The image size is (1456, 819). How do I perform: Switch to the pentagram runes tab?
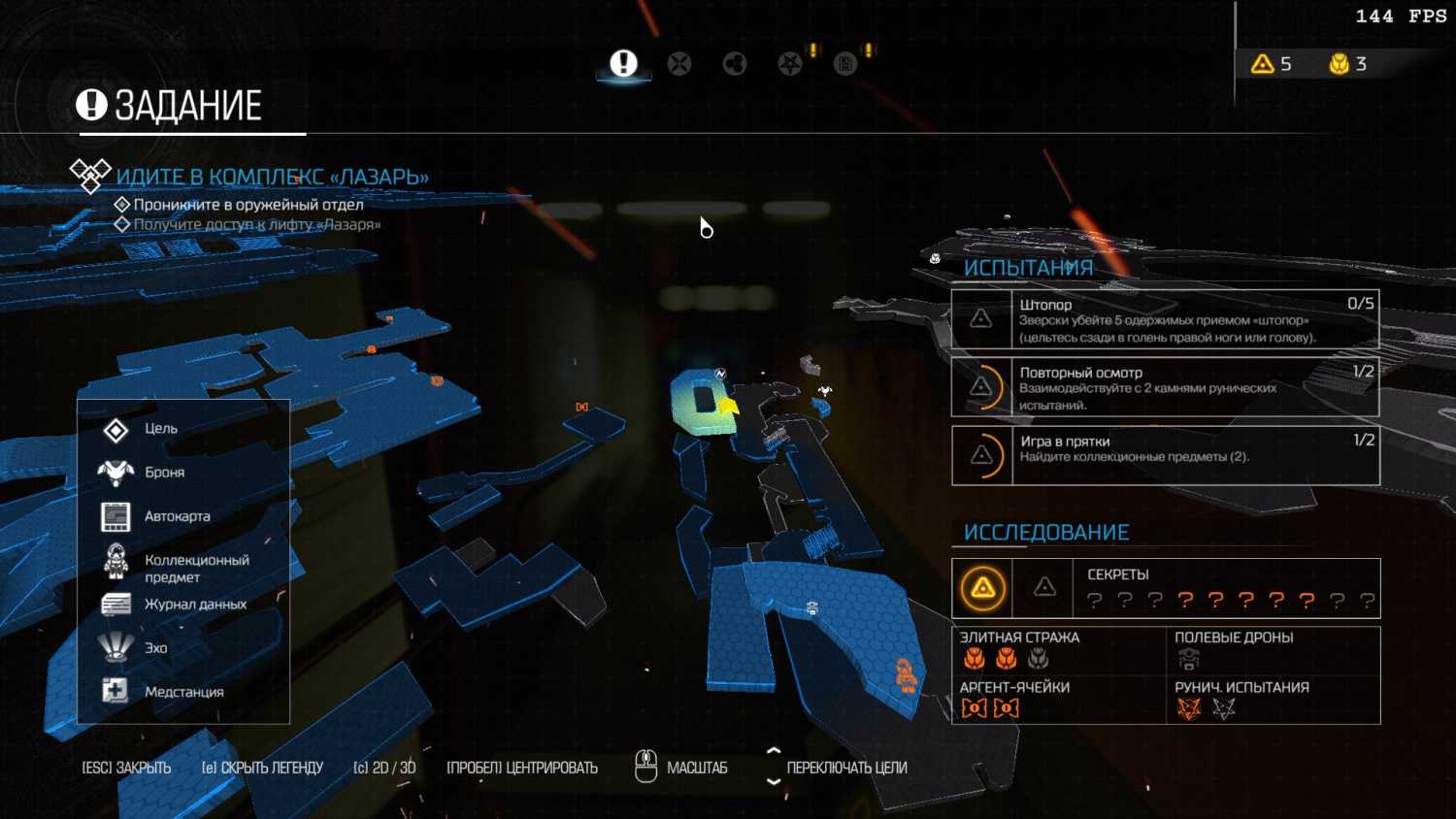tap(790, 64)
